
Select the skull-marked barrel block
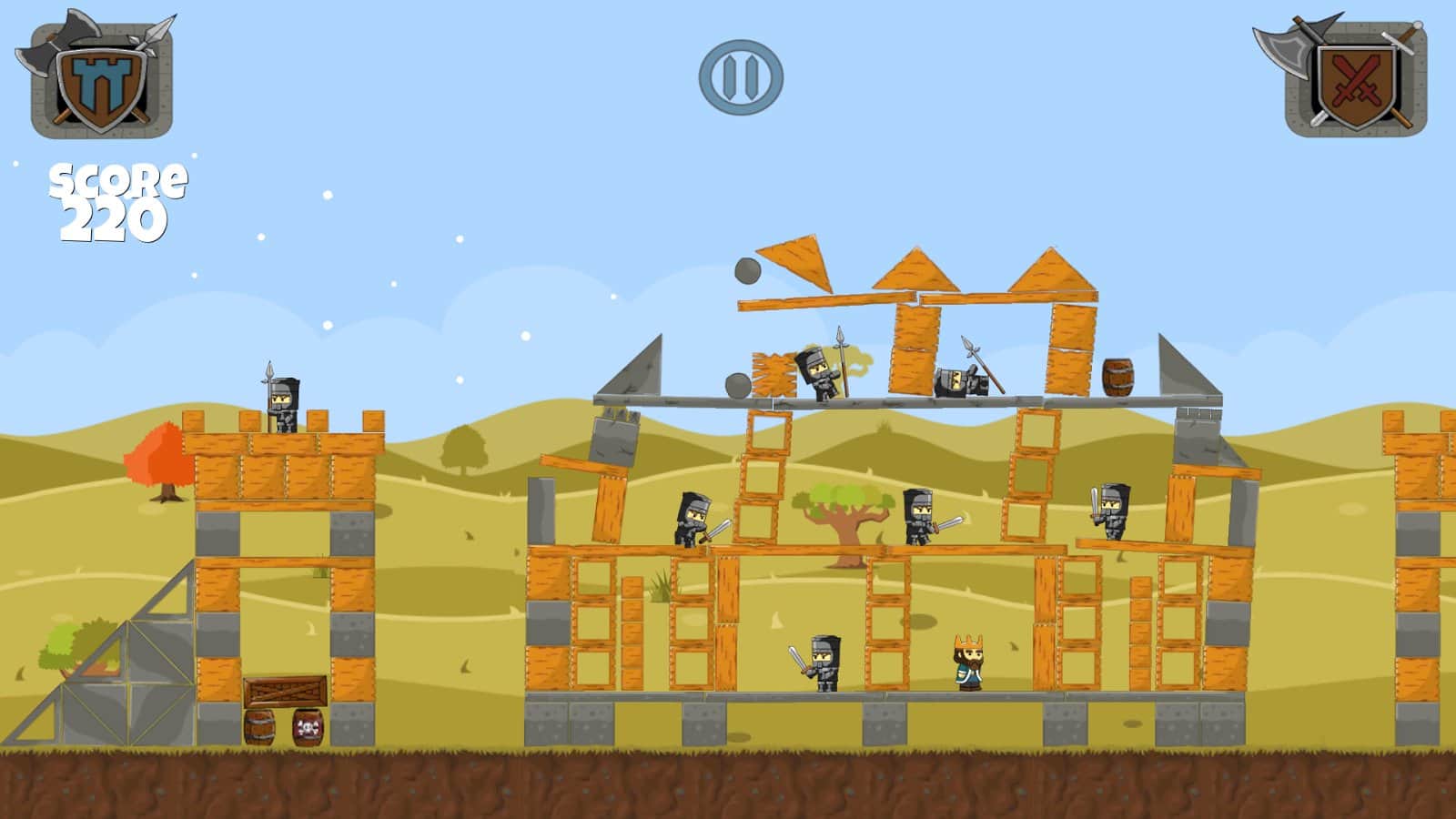pyautogui.click(x=307, y=728)
